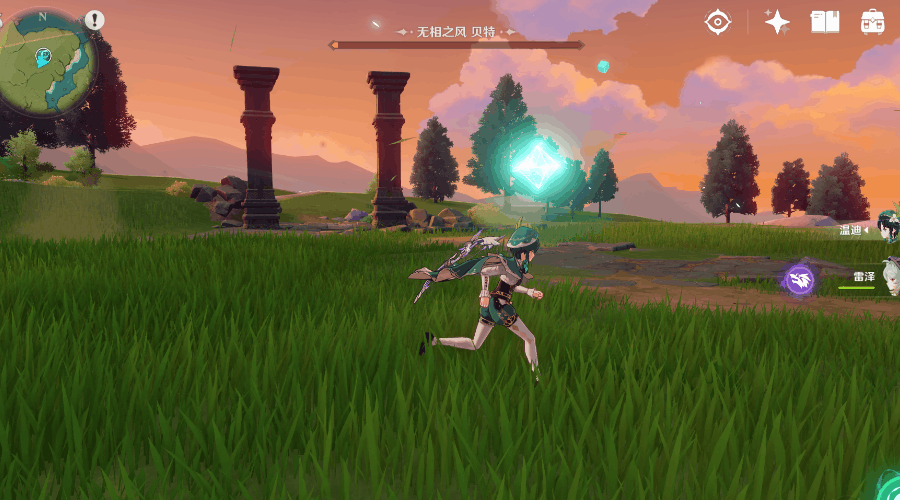This screenshot has height=500, width=900.
Task: Open the backpack inventory
Action: pos(872,22)
